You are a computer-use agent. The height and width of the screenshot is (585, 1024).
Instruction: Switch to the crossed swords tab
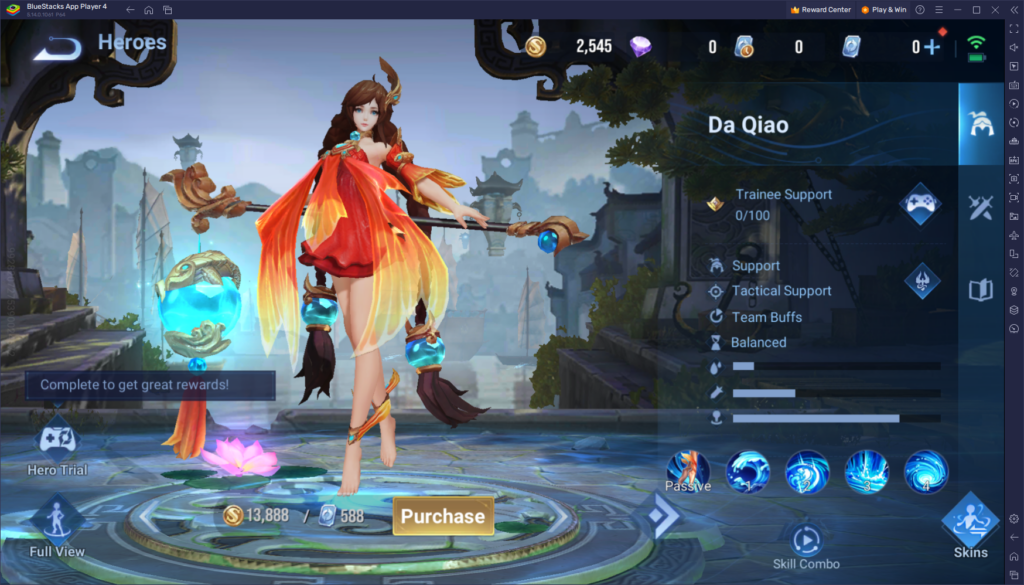coord(980,207)
